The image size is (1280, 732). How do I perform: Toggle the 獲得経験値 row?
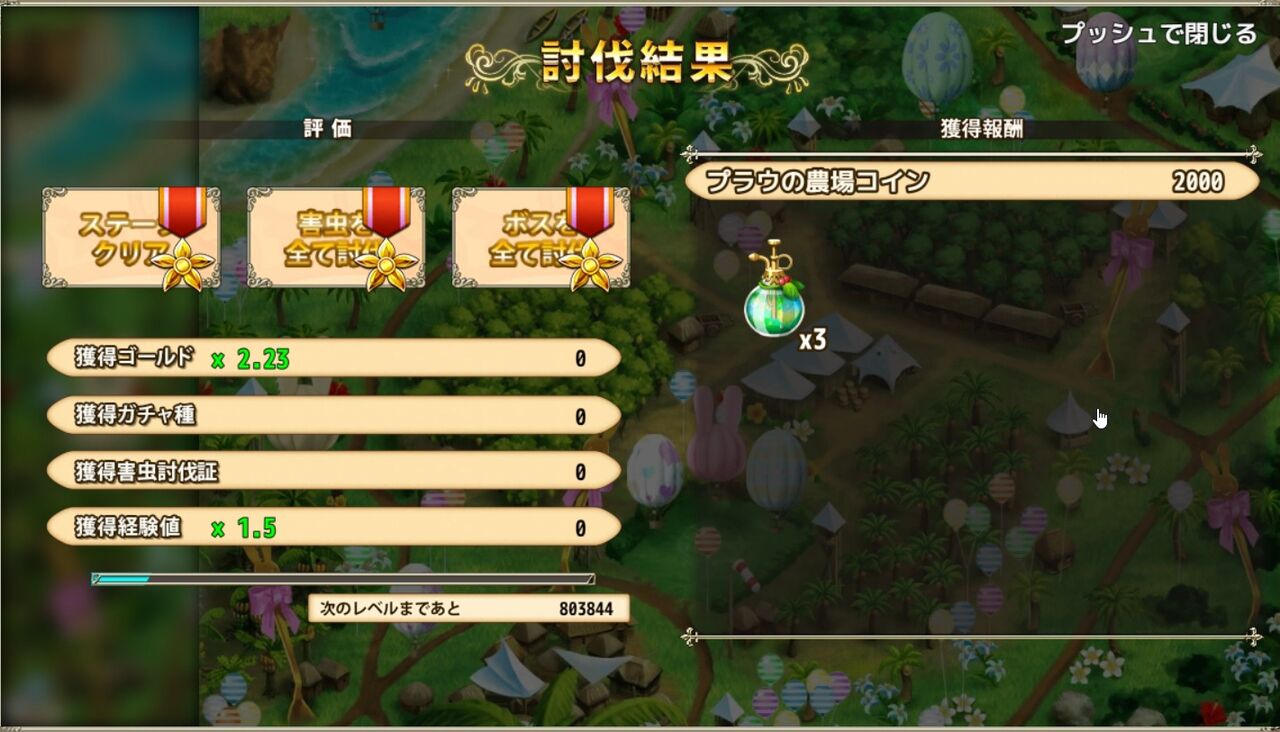[x=335, y=525]
